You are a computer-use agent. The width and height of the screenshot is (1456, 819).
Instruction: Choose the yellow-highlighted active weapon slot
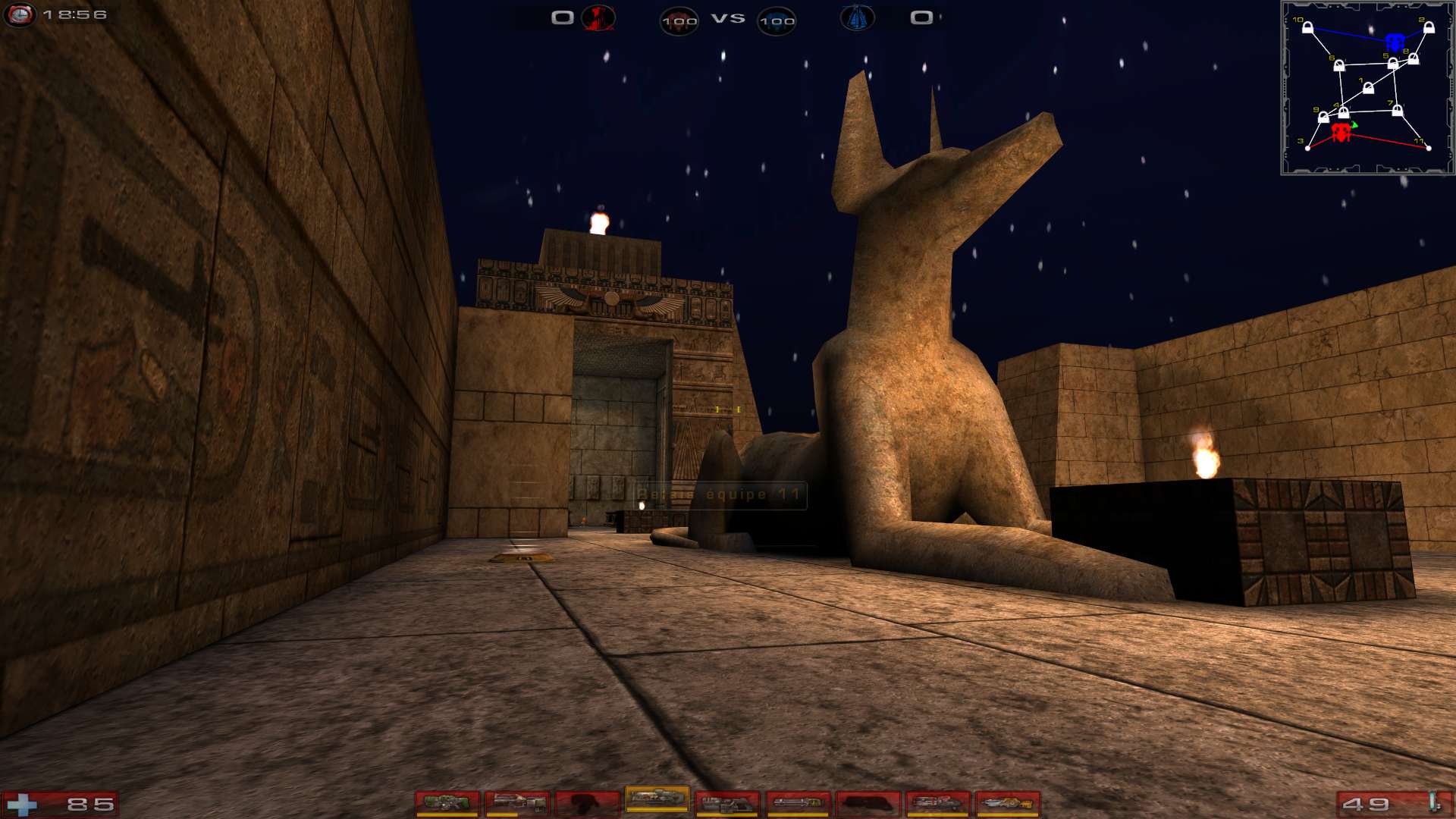pyautogui.click(x=657, y=799)
